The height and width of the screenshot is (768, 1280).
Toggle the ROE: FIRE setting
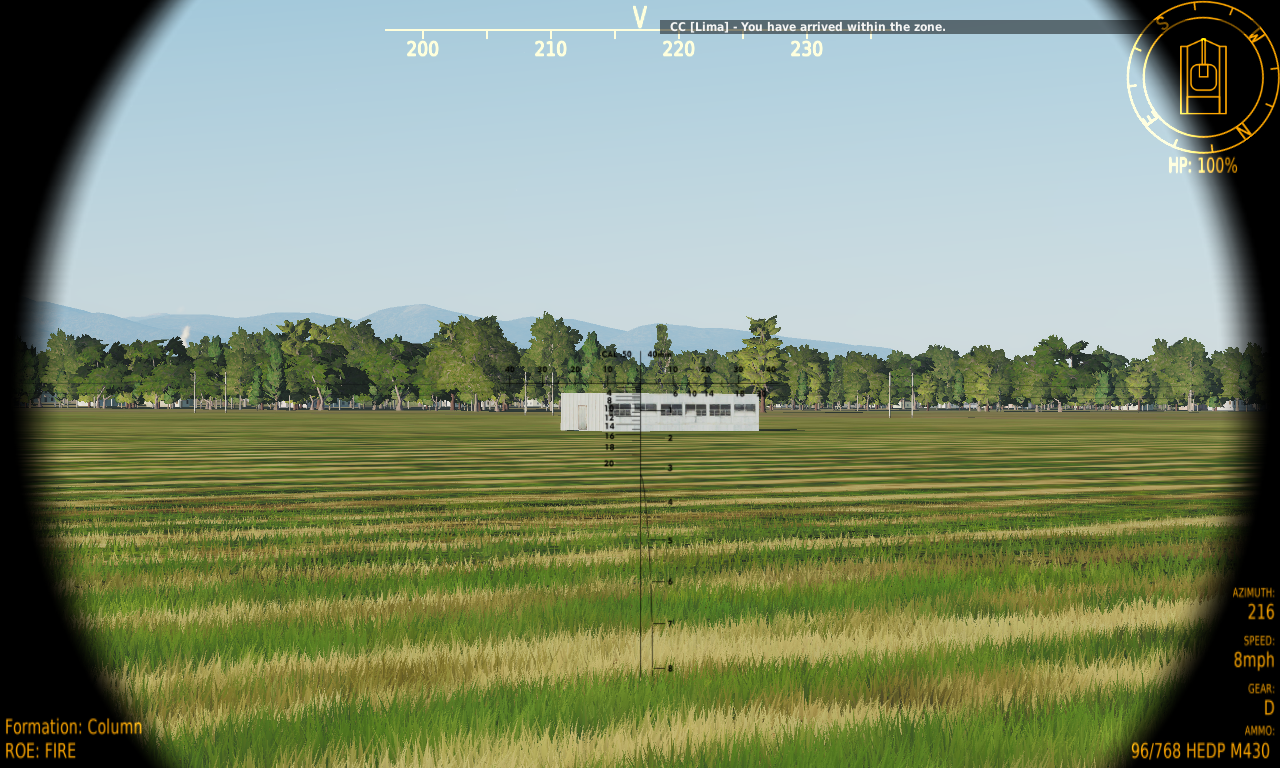(41, 750)
